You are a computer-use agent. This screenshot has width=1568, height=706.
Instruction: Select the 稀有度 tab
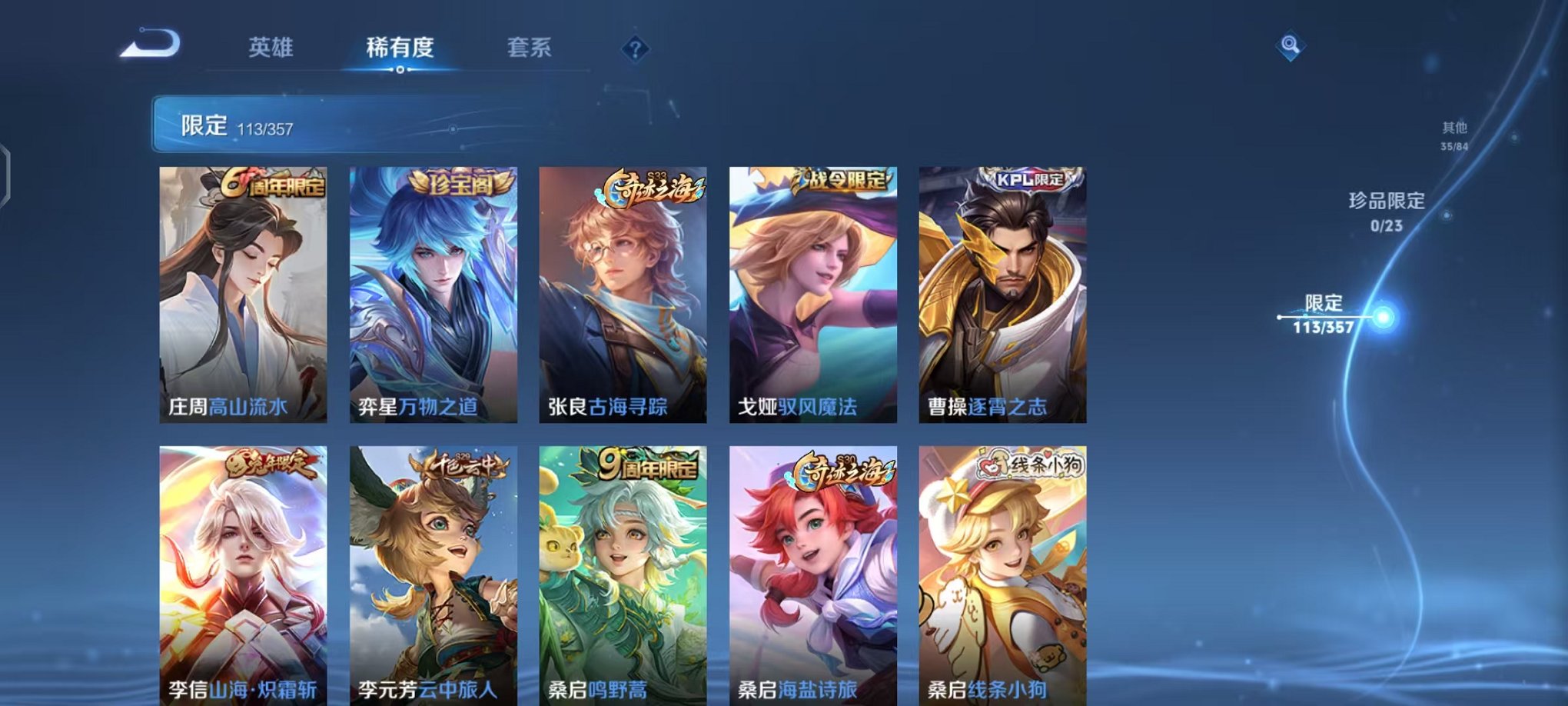point(399,48)
